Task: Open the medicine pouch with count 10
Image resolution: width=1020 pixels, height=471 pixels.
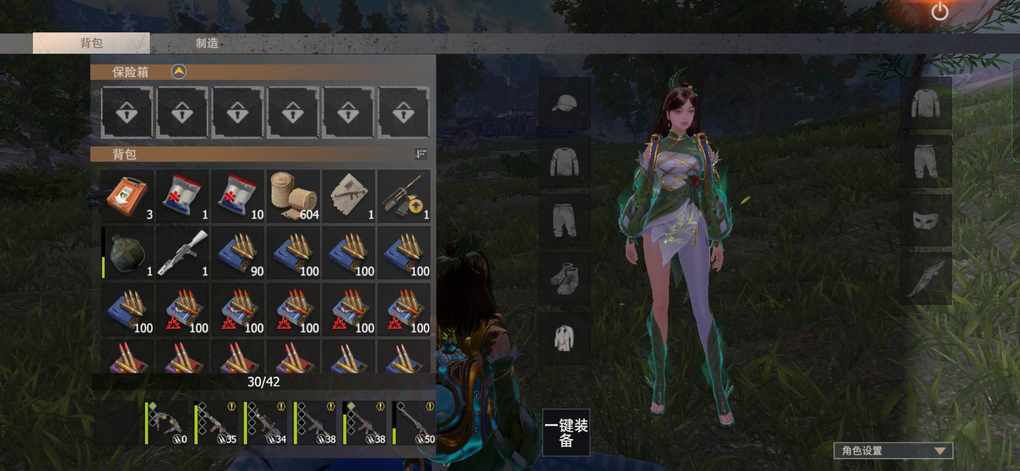Action: 239,195
